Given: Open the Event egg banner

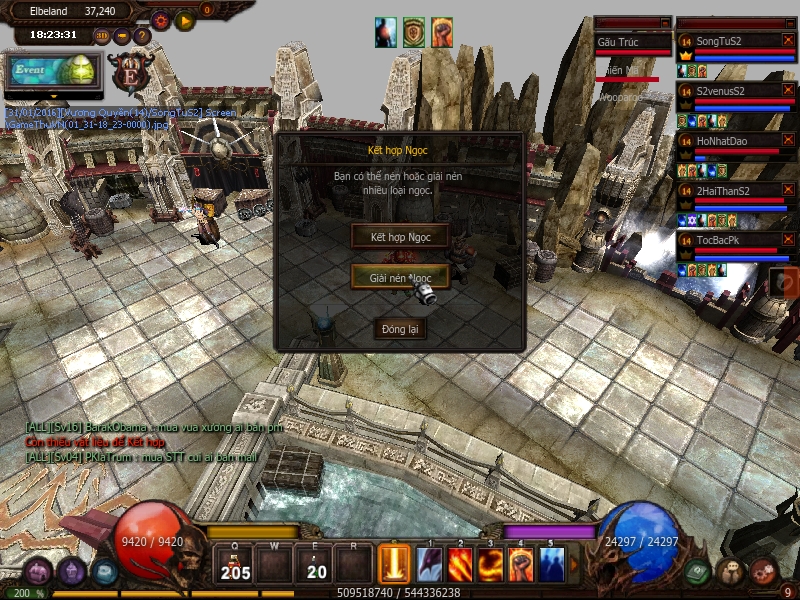Looking at the screenshot, I should point(52,71).
